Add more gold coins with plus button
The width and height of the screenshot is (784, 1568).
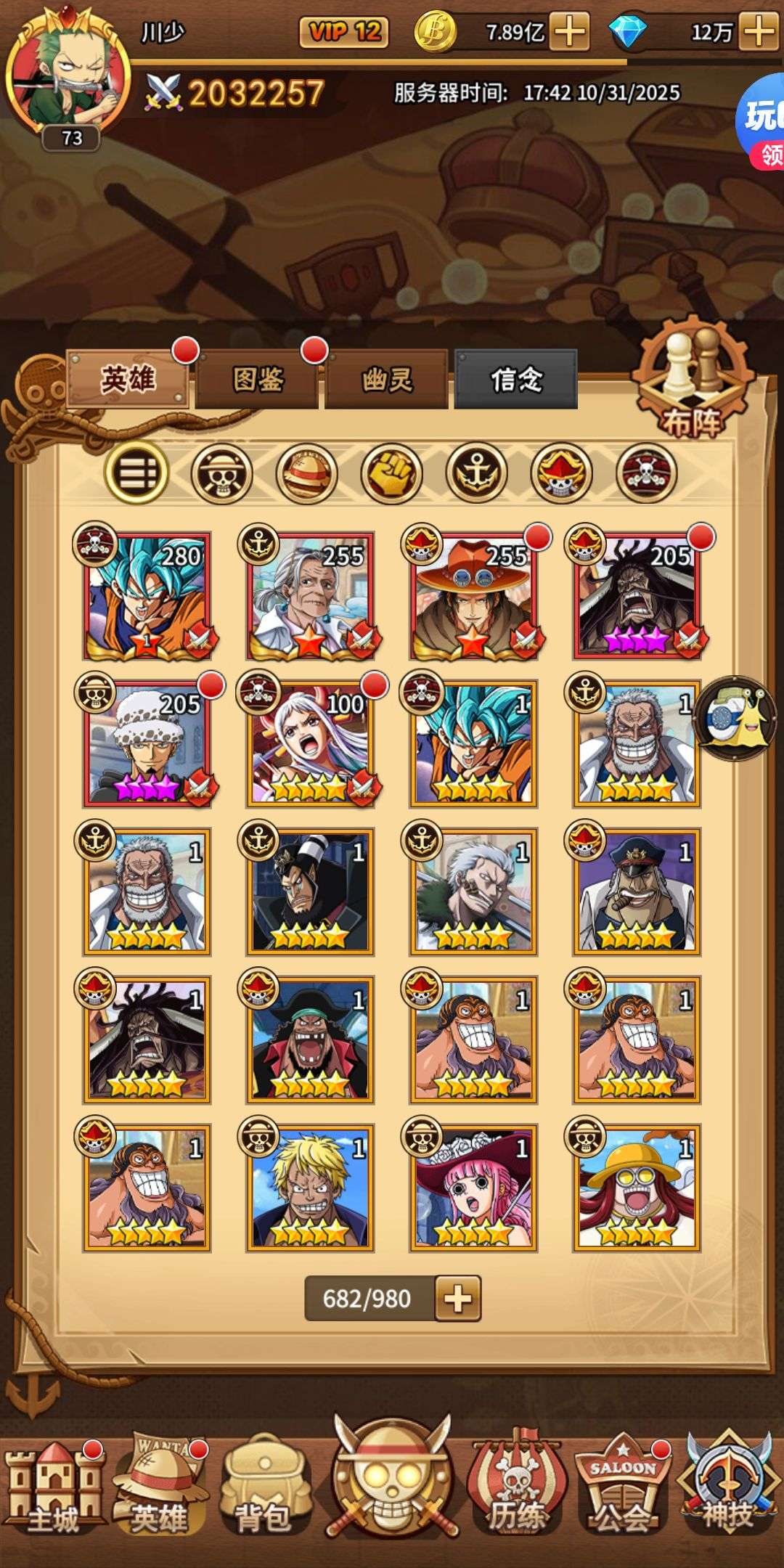[x=570, y=32]
